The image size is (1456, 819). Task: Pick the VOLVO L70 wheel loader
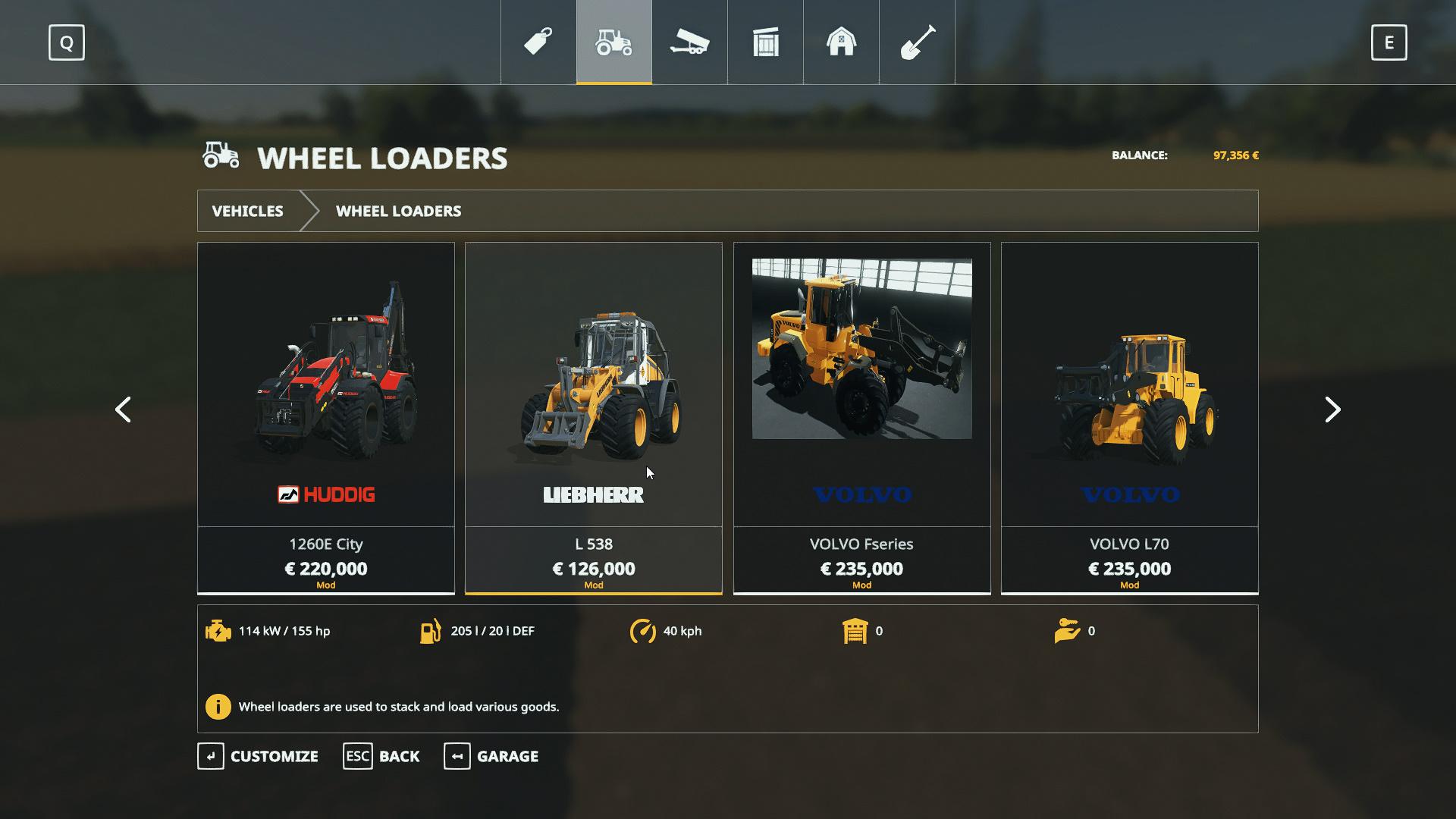1129,417
